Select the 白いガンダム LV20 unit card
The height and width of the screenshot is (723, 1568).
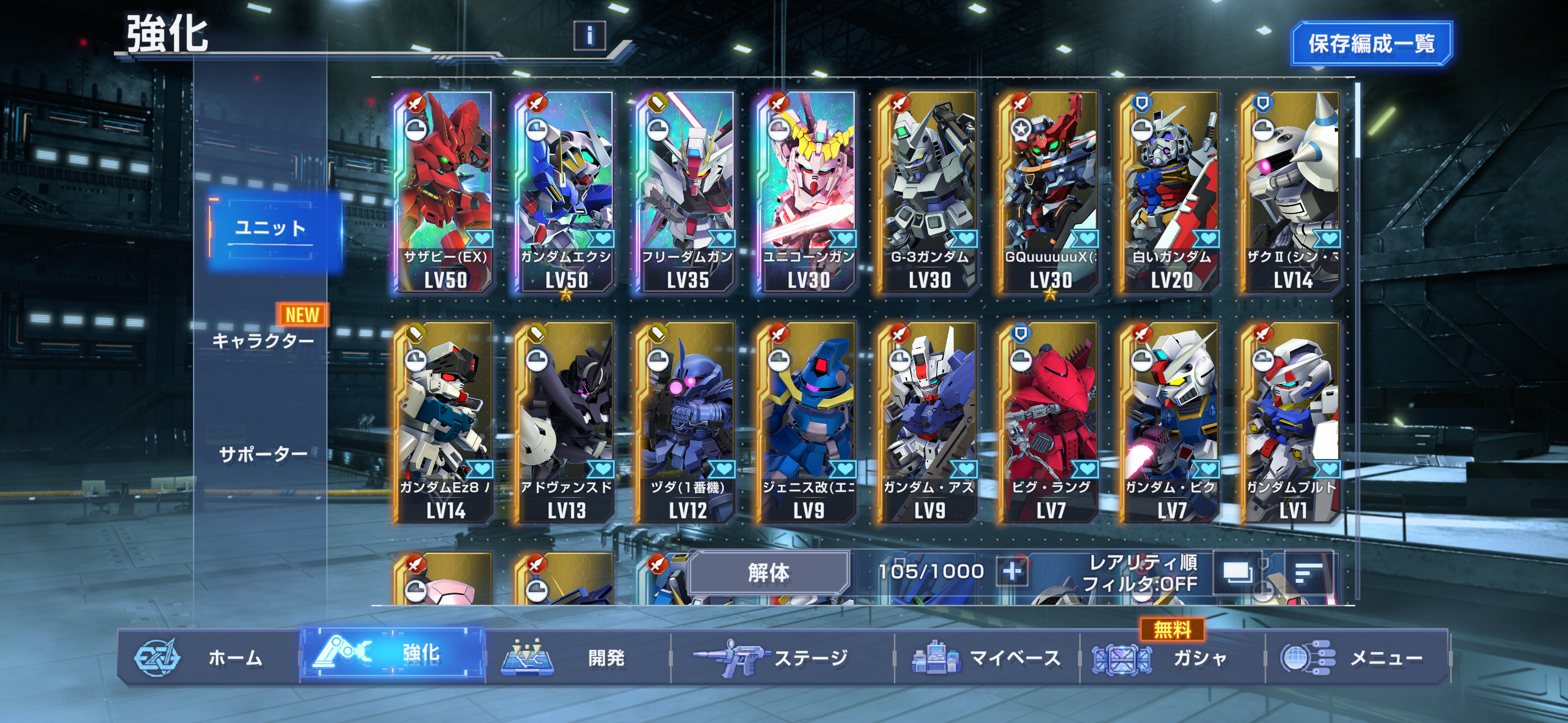pyautogui.click(x=1171, y=192)
